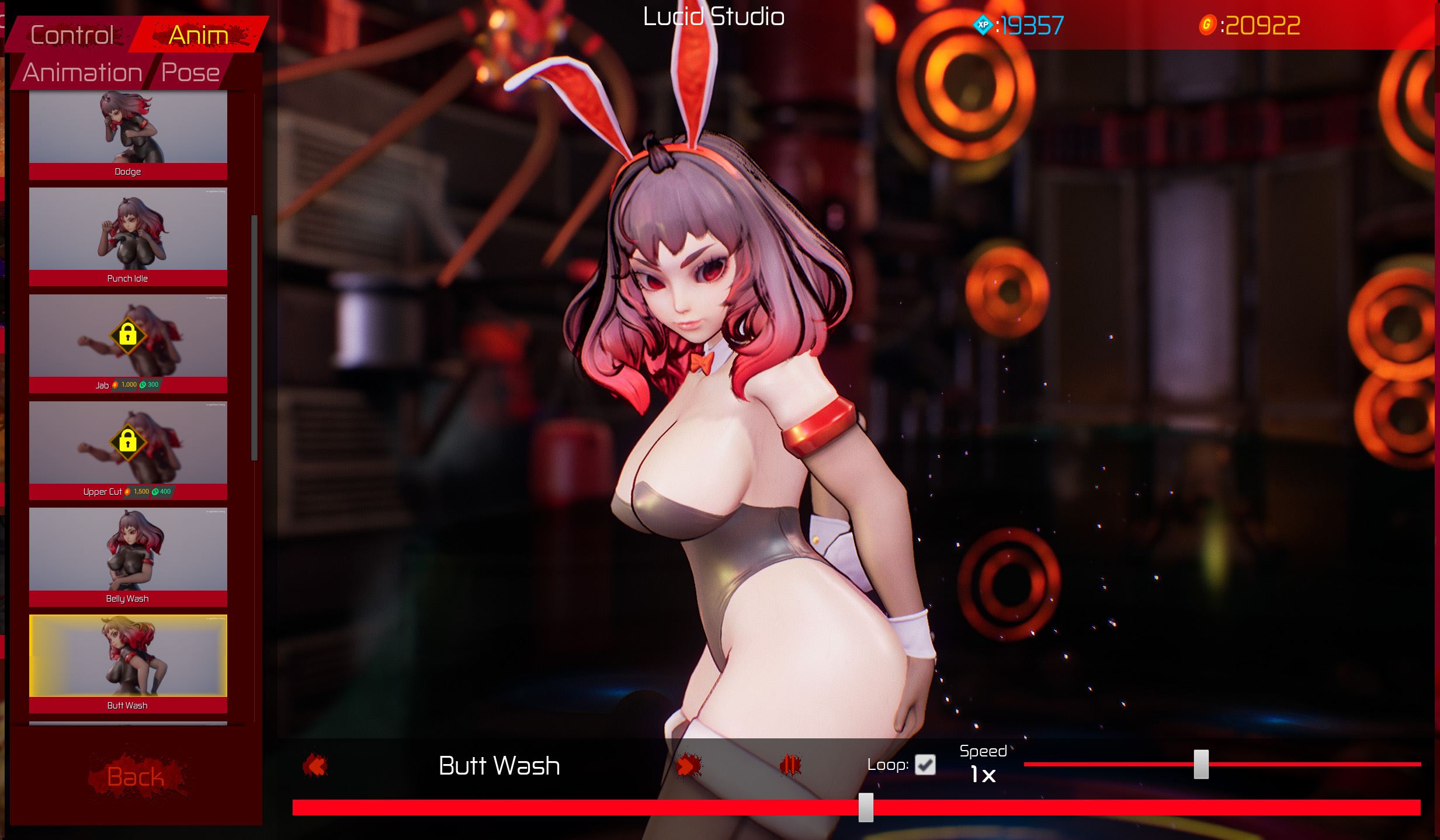Select the highlighted Butt Wash thumbnail
The image size is (1440, 840).
128,657
